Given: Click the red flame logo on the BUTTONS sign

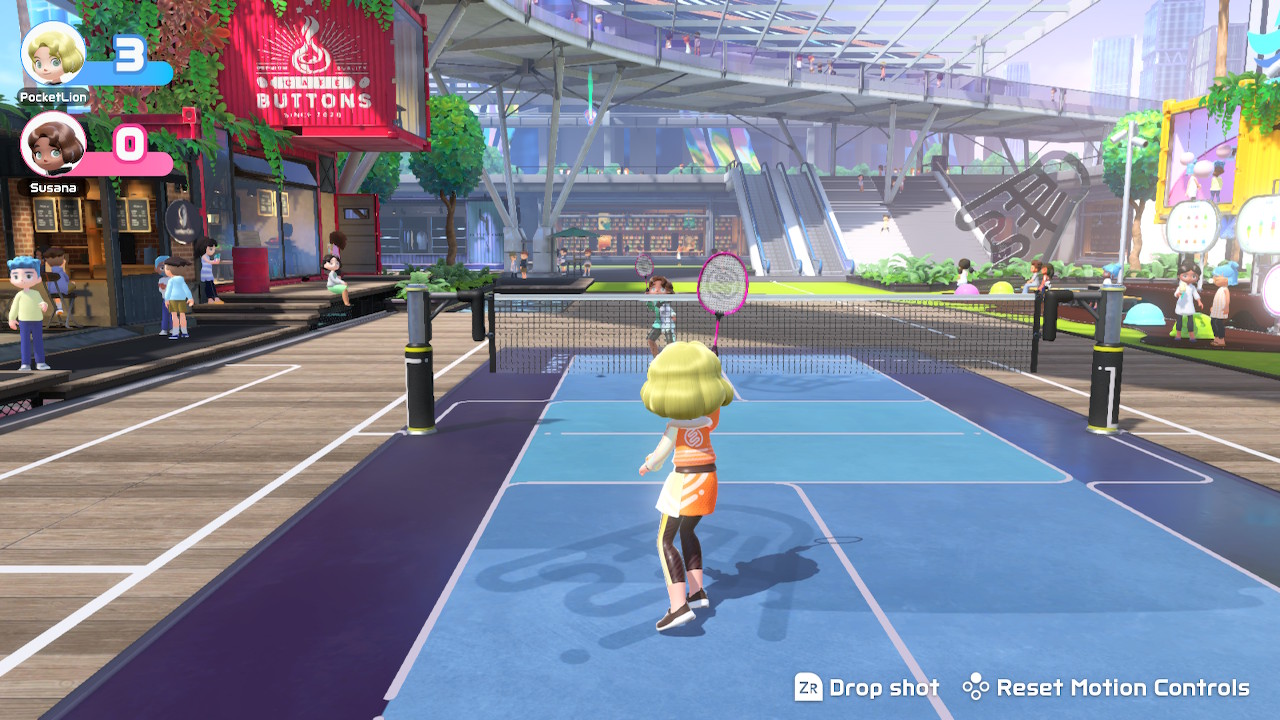Looking at the screenshot, I should tap(307, 50).
